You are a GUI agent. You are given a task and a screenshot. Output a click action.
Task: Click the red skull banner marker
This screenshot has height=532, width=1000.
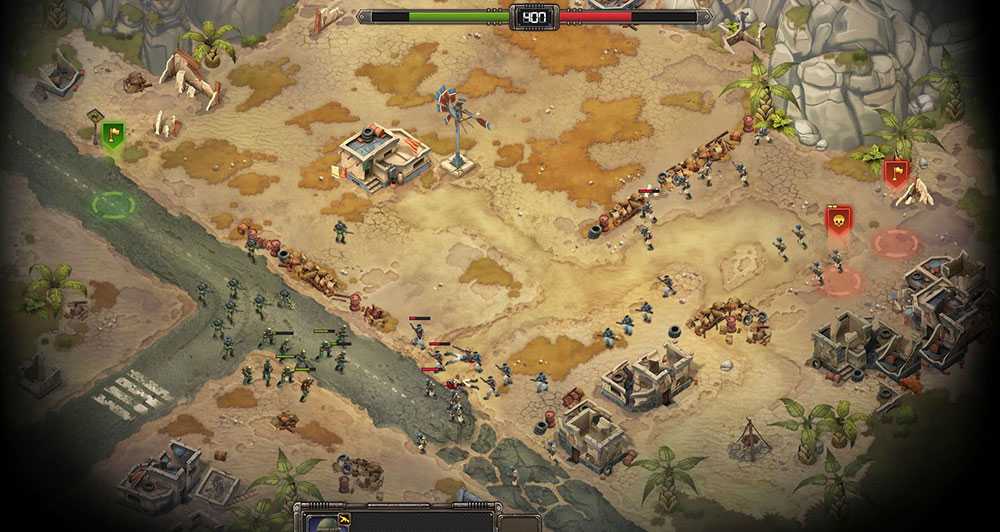[x=838, y=219]
